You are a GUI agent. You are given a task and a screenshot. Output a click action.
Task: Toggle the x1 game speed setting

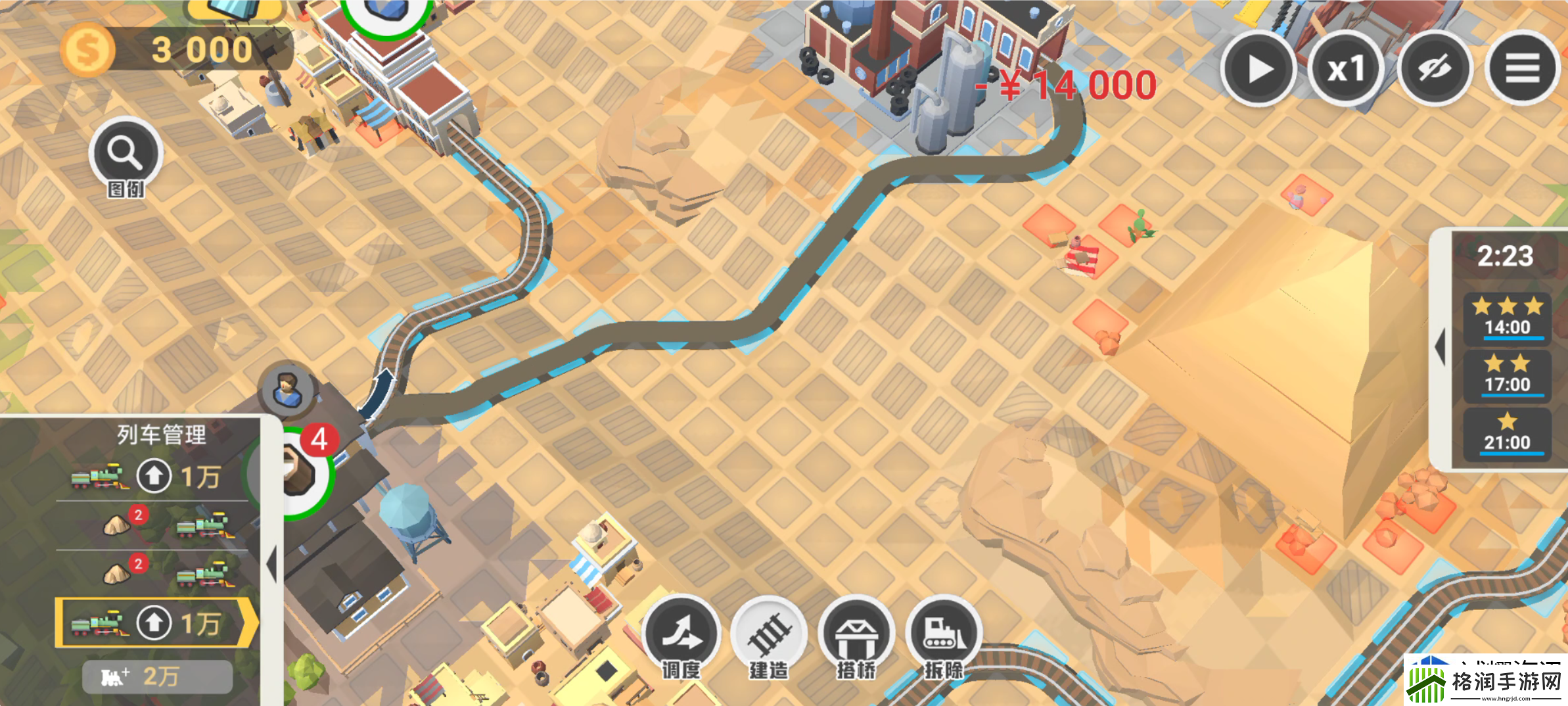pyautogui.click(x=1346, y=67)
